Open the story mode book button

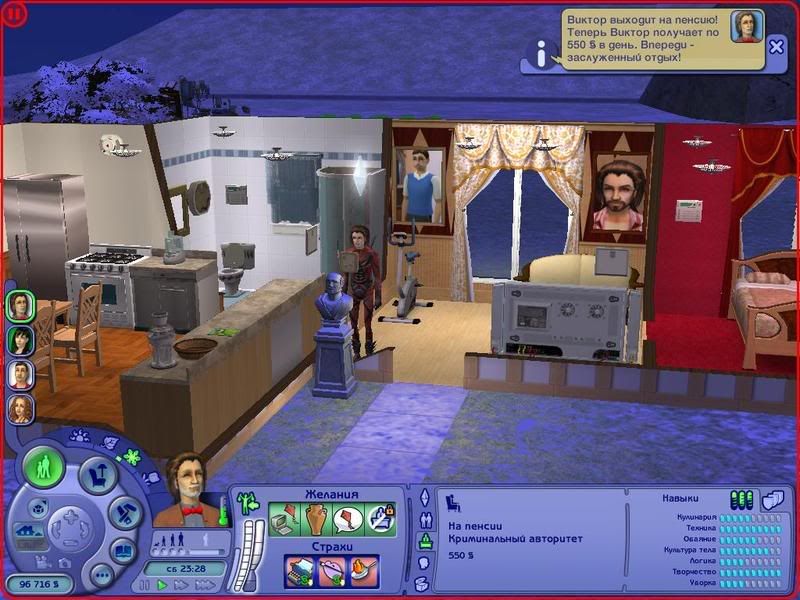[122, 551]
